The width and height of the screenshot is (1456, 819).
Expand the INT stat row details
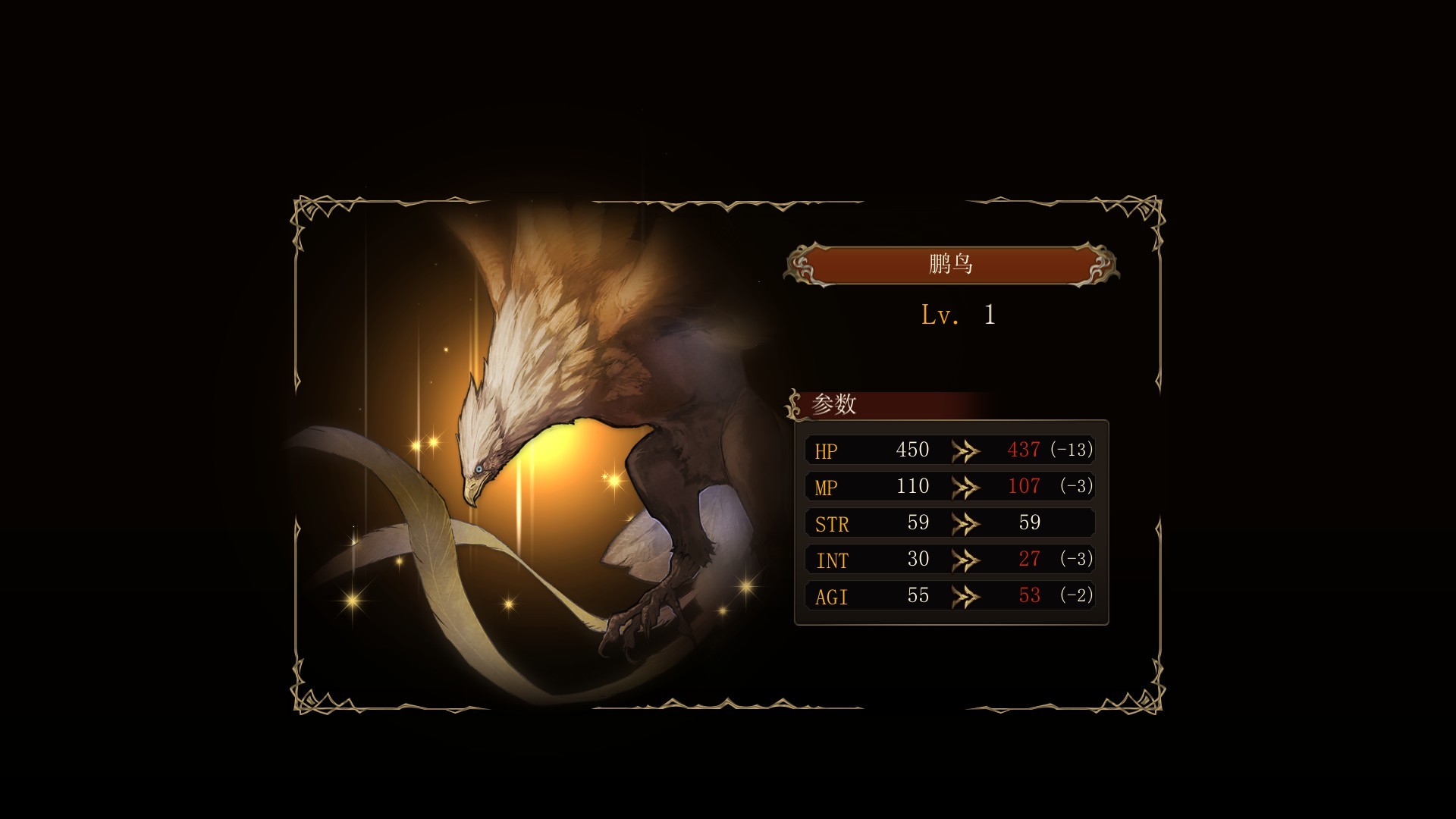tap(949, 559)
